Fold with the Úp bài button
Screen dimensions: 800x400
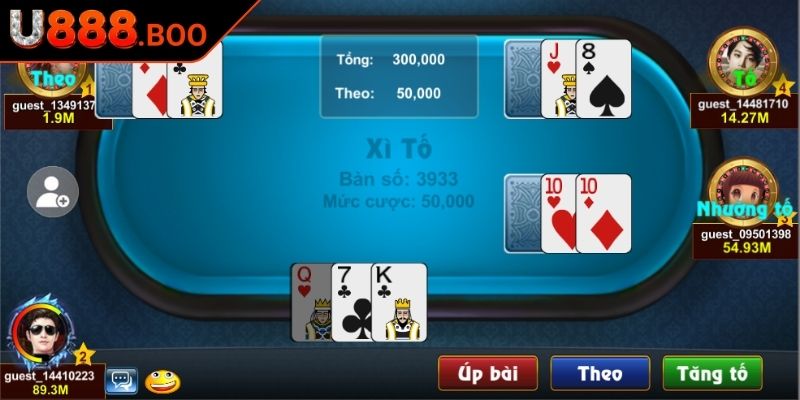(488, 373)
